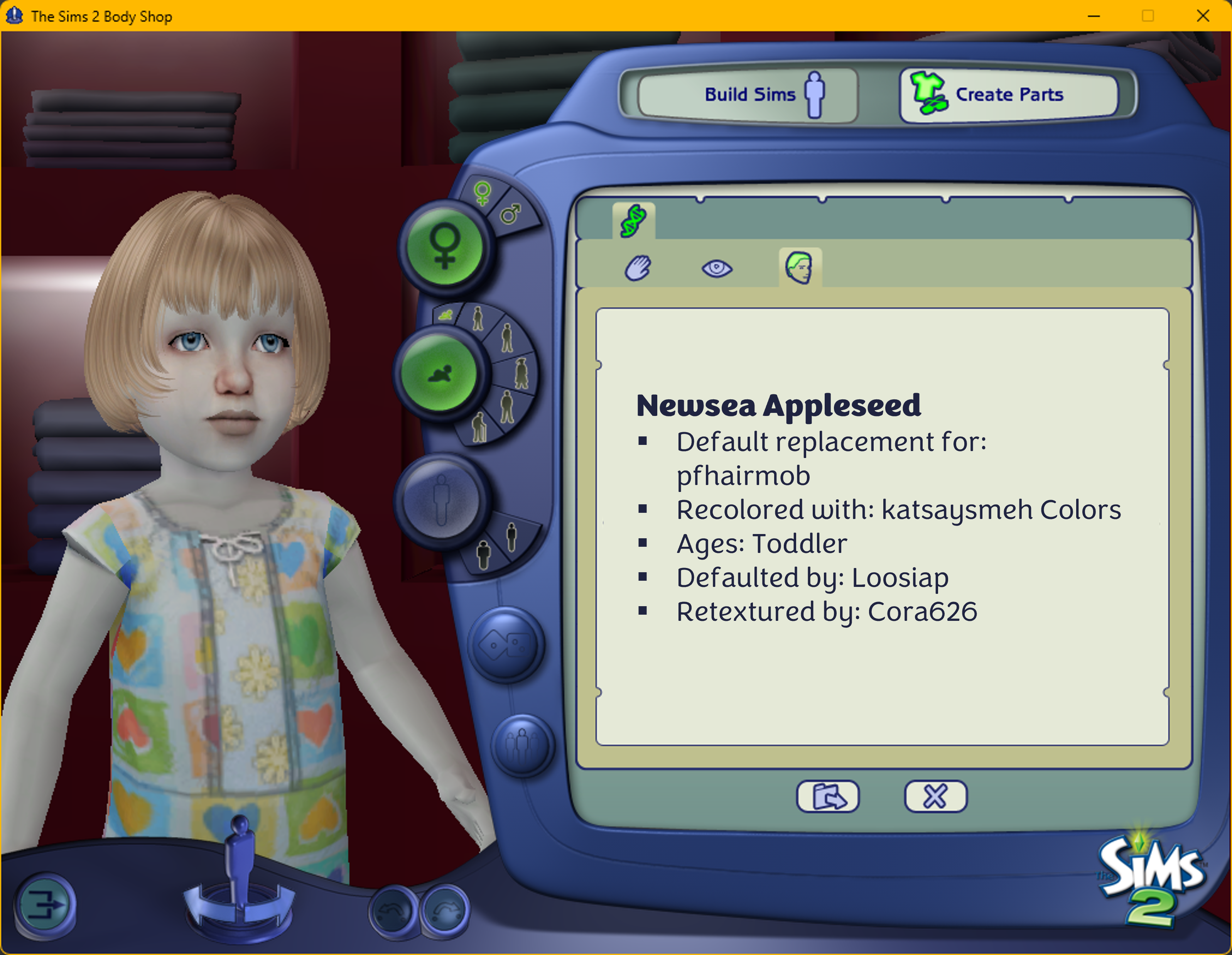Switch to the eye color tab
The width and height of the screenshot is (1232, 955).
click(x=716, y=267)
